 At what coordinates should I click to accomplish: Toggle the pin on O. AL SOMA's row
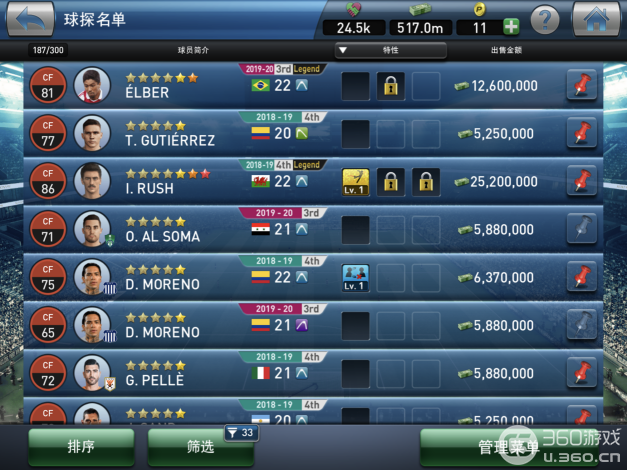tap(581, 229)
